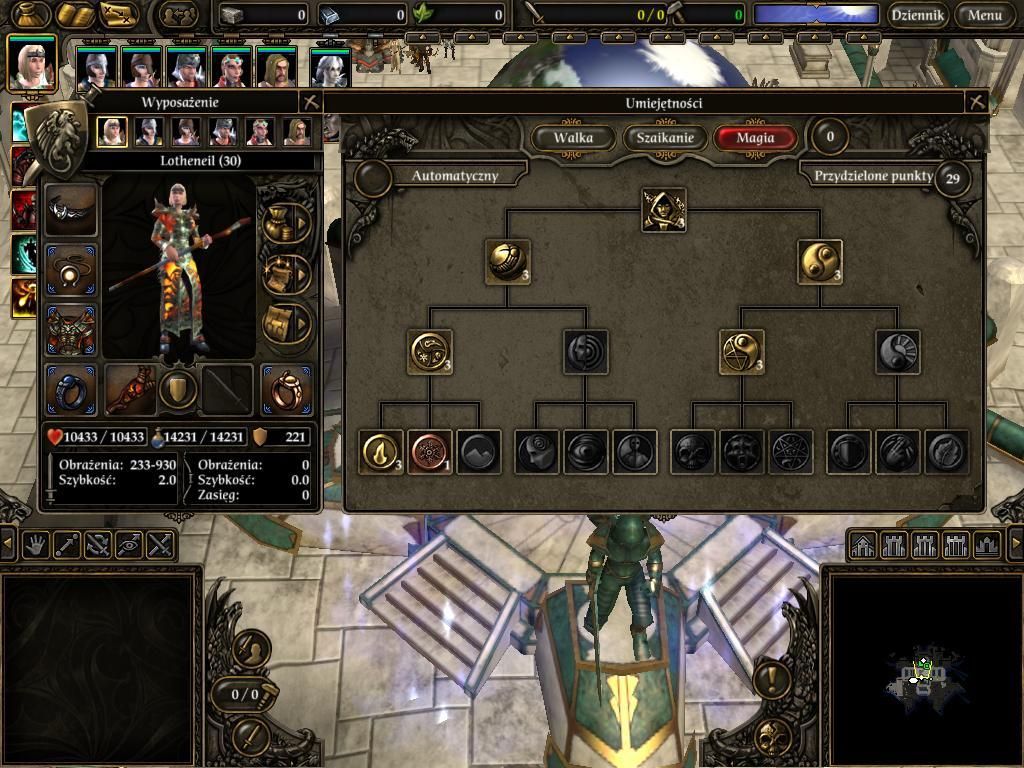Open the Dziennik journal

(918, 15)
